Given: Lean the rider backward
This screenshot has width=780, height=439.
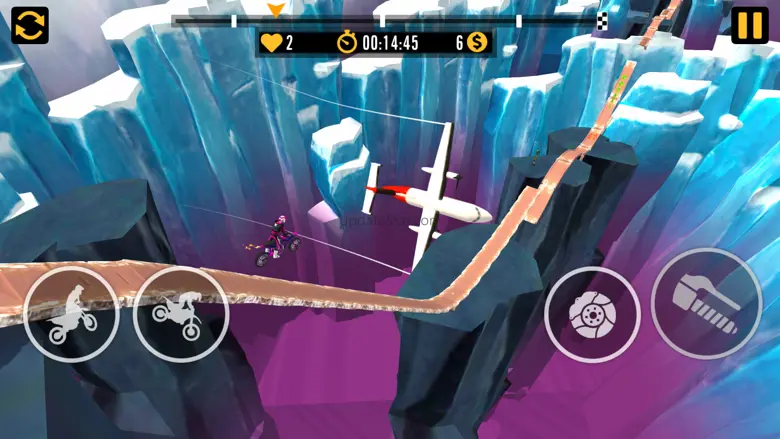Looking at the screenshot, I should (71, 314).
